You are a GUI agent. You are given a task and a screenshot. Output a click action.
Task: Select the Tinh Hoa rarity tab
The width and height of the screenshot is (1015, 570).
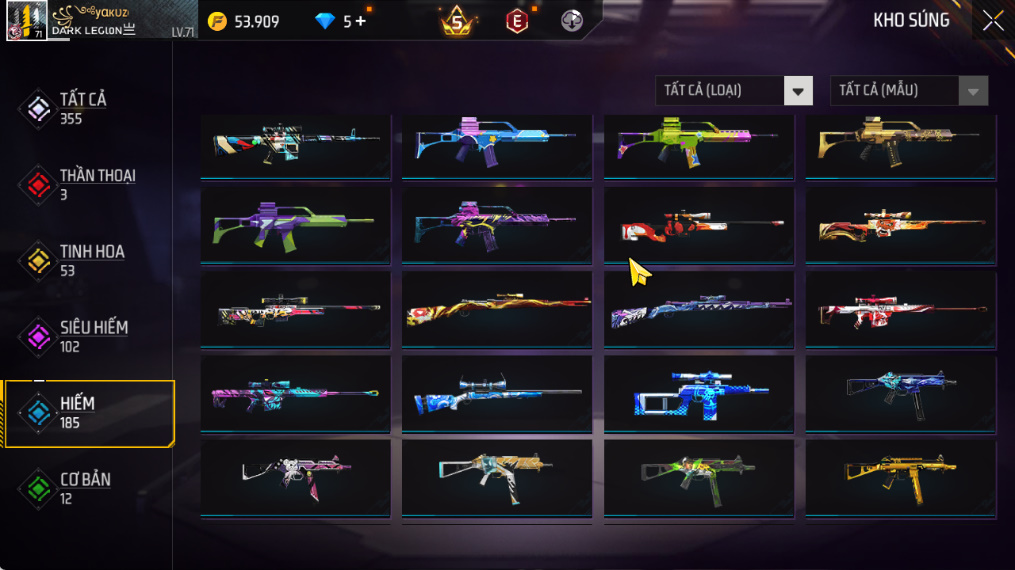(x=90, y=260)
